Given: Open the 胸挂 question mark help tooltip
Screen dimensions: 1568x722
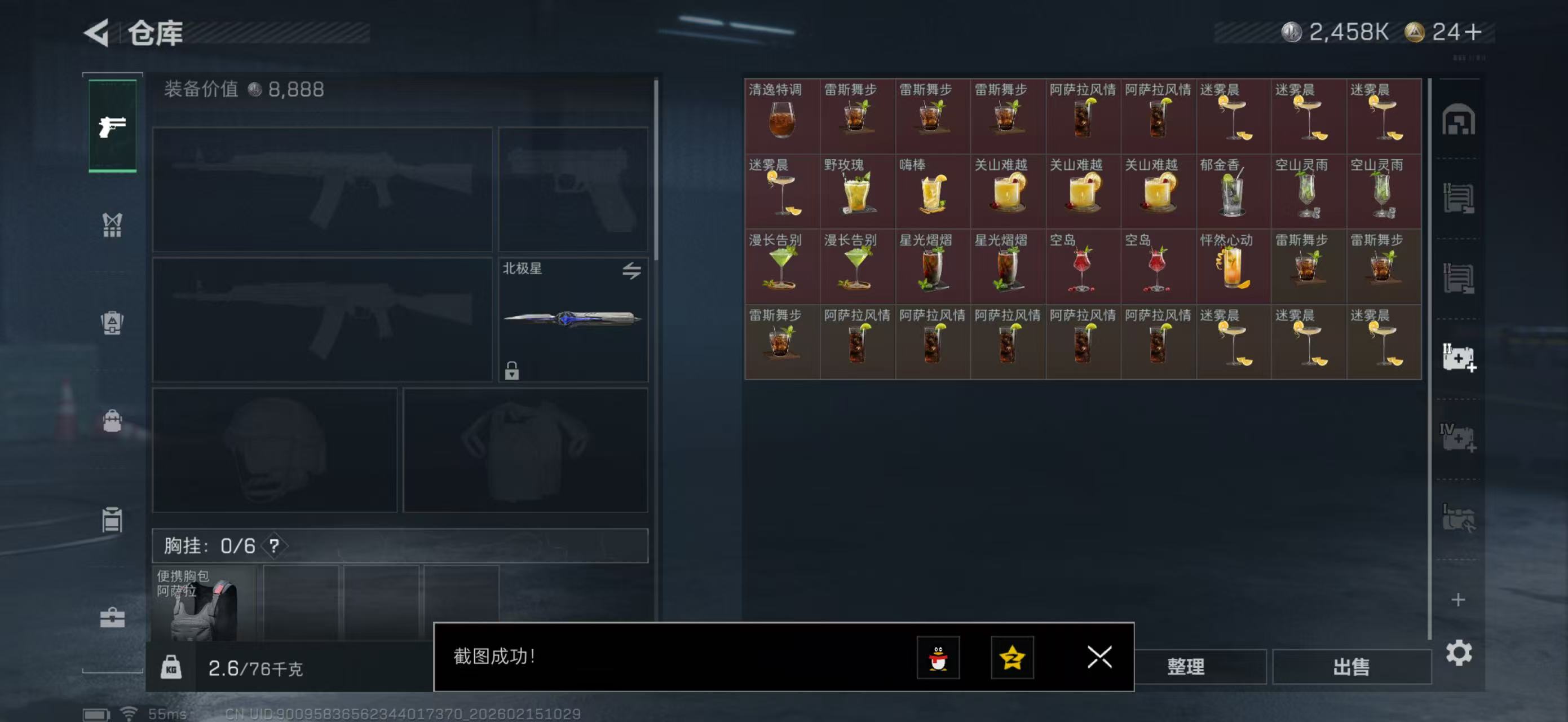Looking at the screenshot, I should coord(275,545).
